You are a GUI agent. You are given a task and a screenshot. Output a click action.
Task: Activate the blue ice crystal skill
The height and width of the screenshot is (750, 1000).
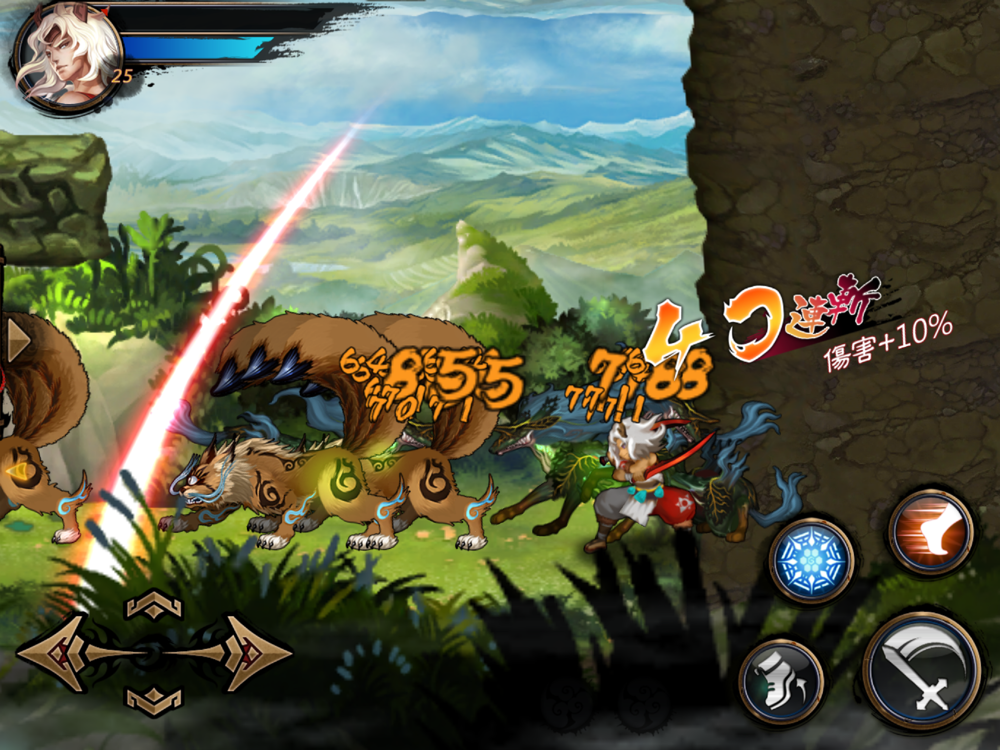click(811, 559)
